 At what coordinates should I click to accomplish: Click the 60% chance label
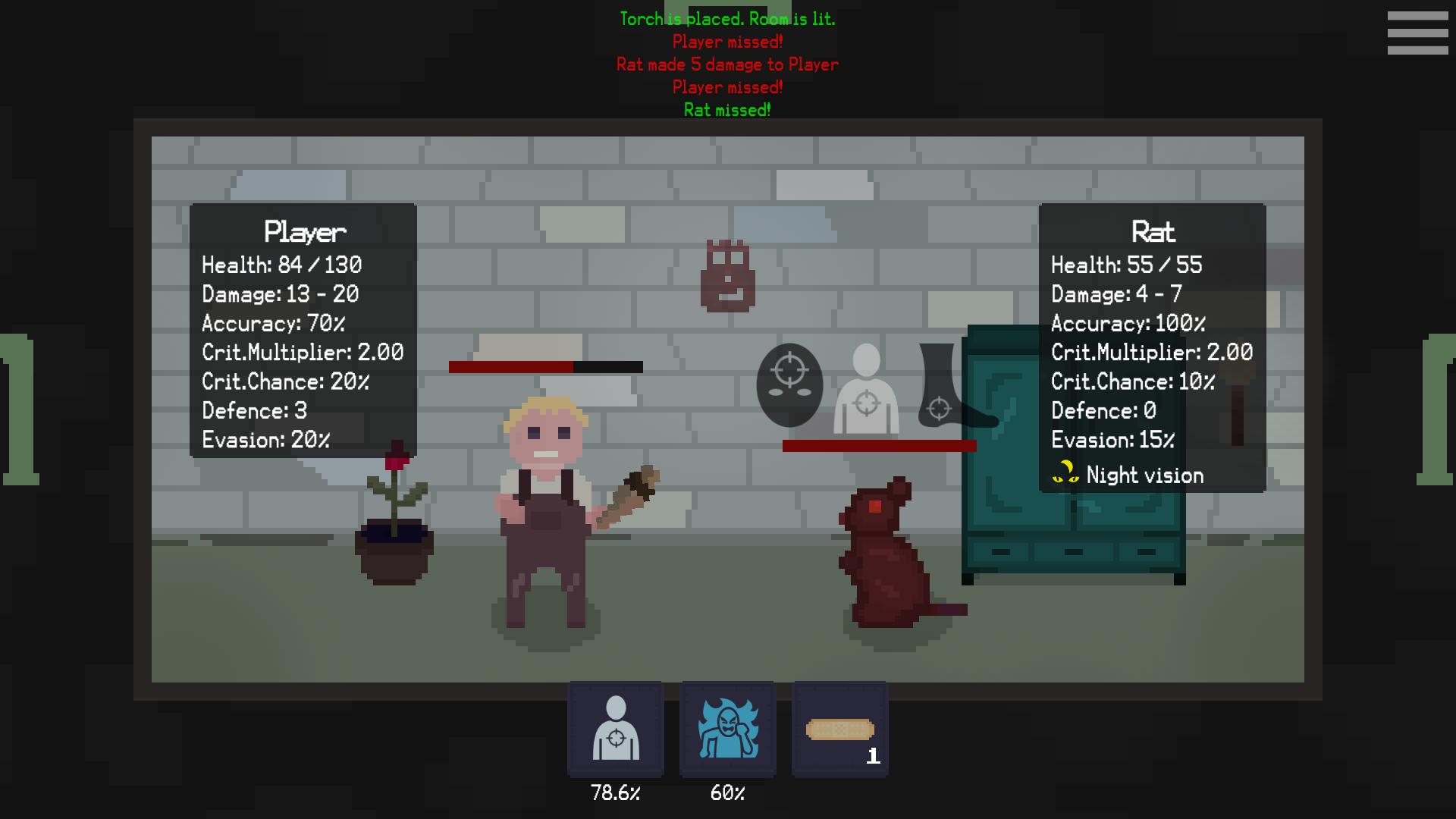tap(727, 793)
